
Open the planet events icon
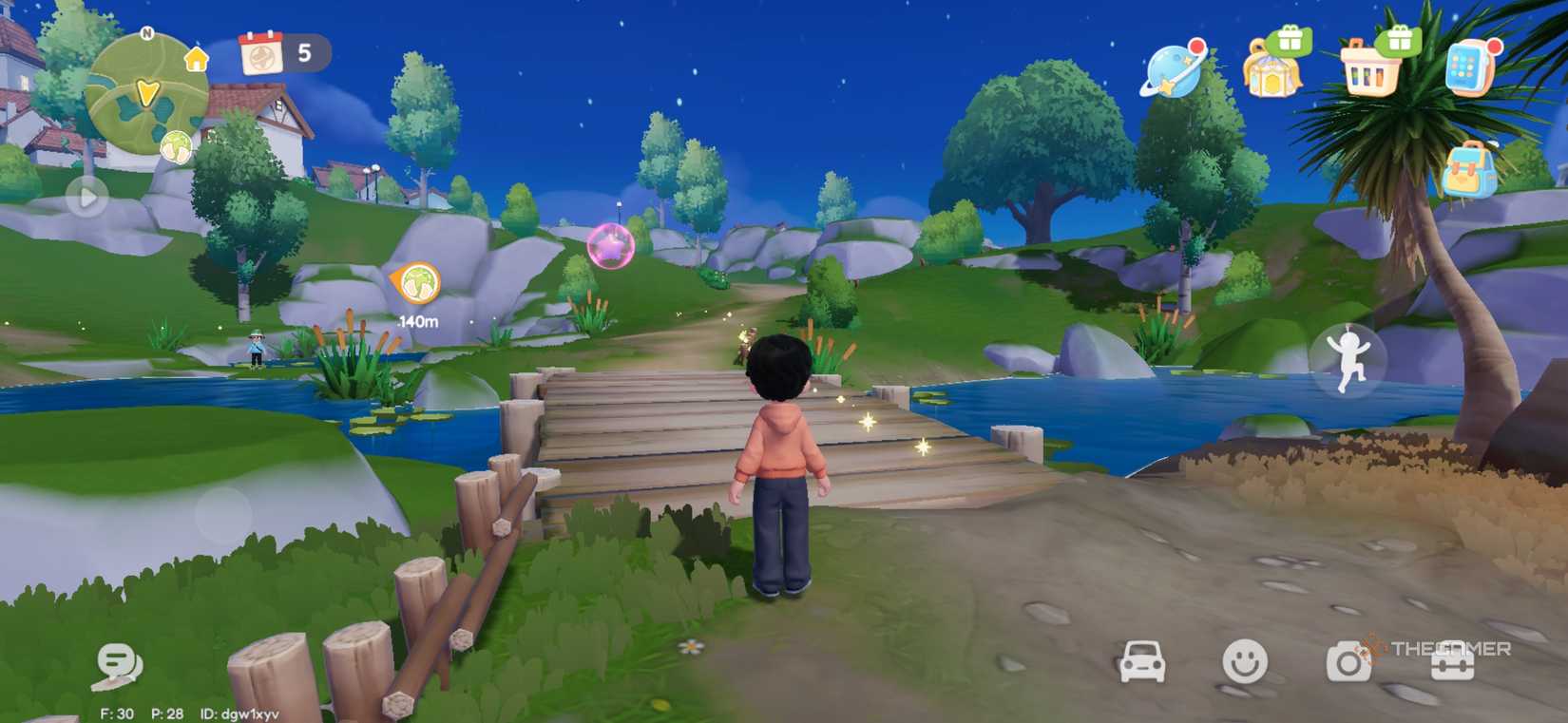tap(1171, 71)
